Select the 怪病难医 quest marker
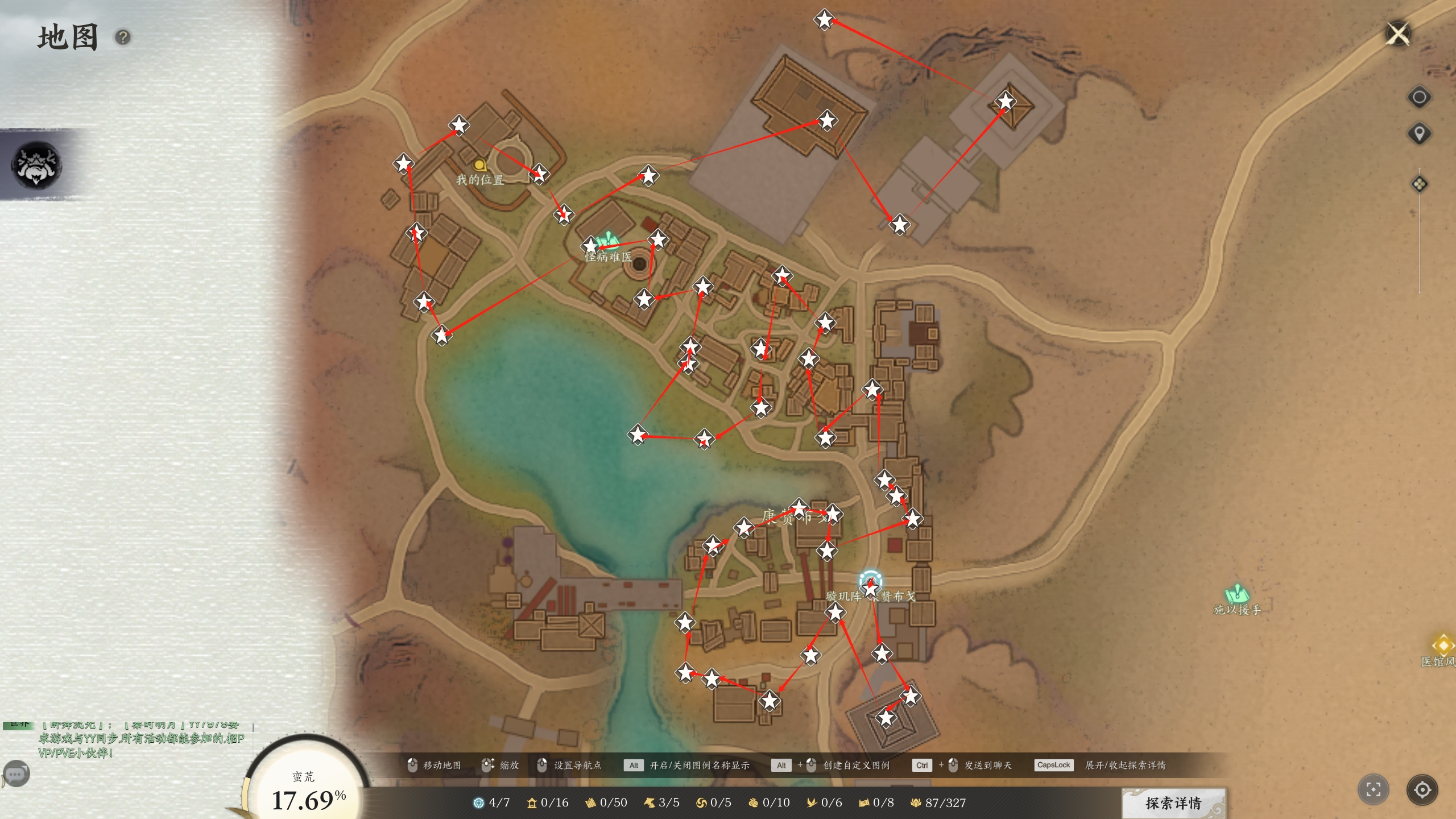The height and width of the screenshot is (819, 1456). point(609,240)
